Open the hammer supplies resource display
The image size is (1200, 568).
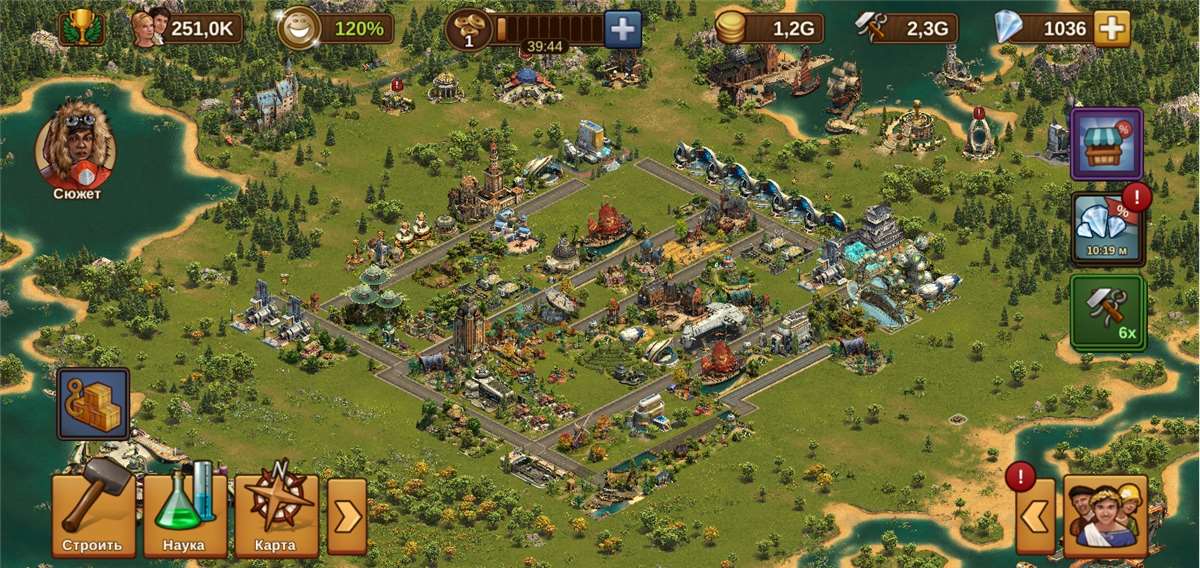pyautogui.click(x=906, y=29)
